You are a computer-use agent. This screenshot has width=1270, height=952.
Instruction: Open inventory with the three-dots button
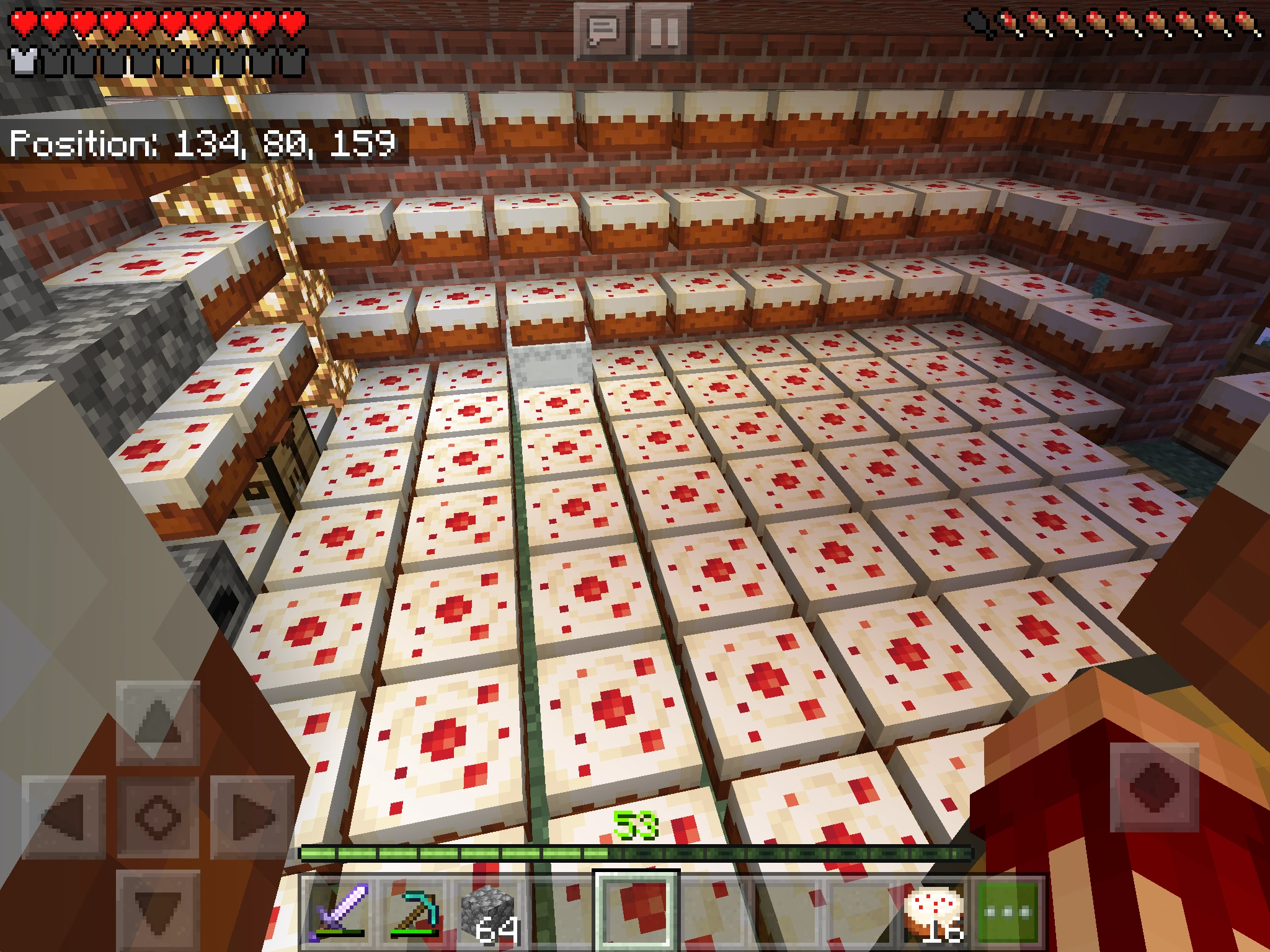pyautogui.click(x=1007, y=911)
